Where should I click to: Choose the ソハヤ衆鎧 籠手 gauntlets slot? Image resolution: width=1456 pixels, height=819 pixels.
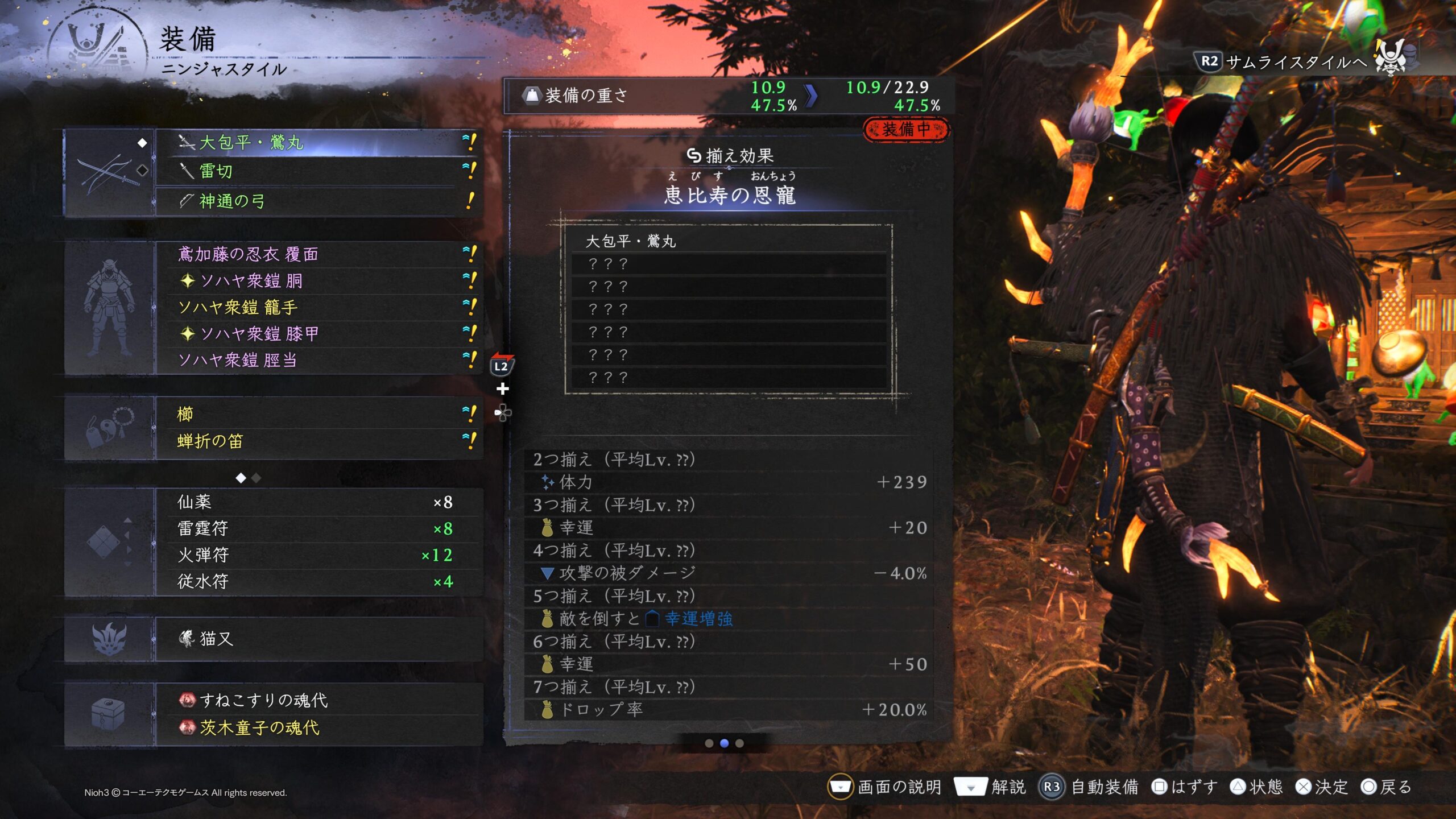pyautogui.click(x=318, y=307)
